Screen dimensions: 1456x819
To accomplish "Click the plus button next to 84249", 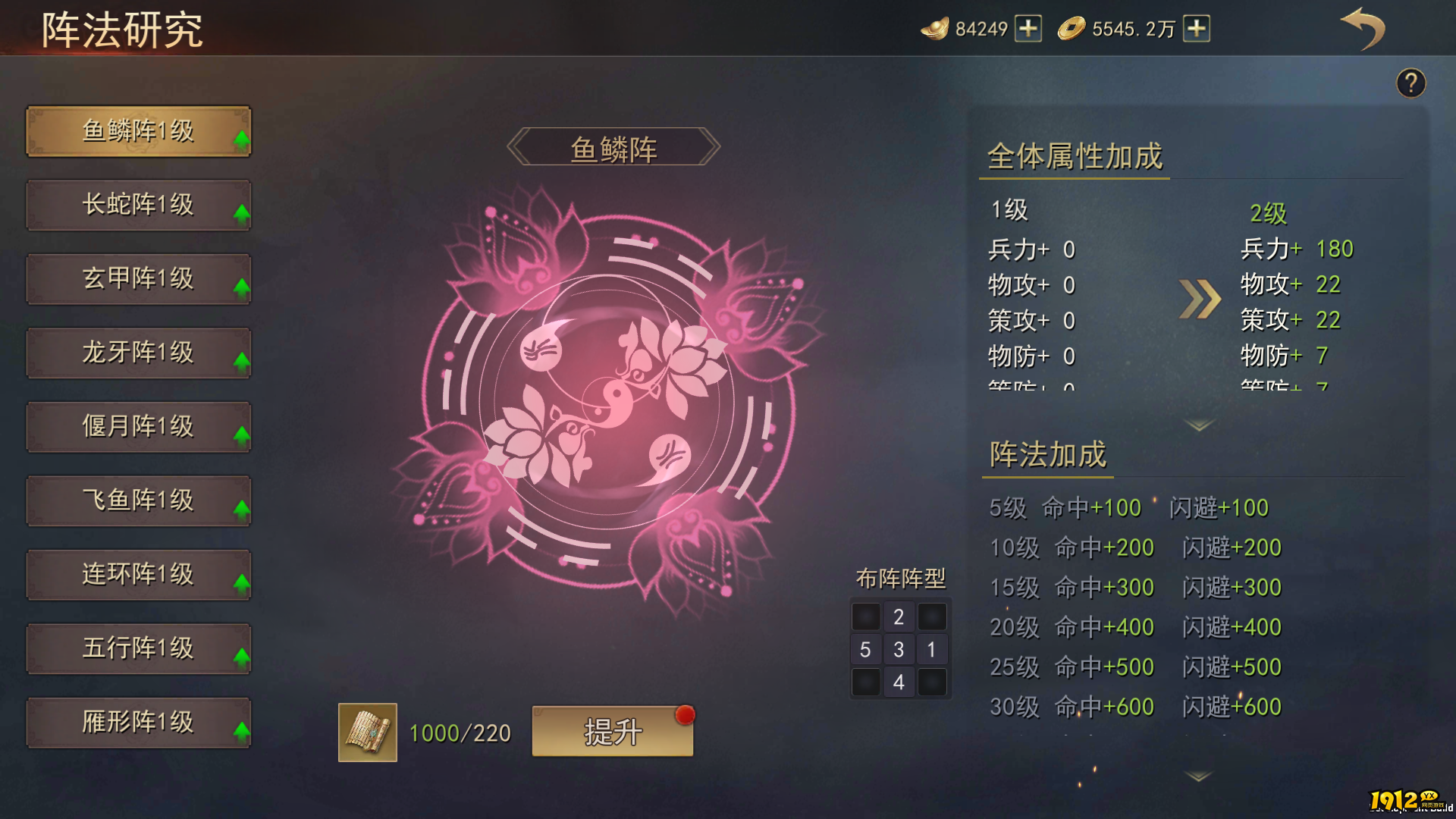I will tap(1030, 29).
